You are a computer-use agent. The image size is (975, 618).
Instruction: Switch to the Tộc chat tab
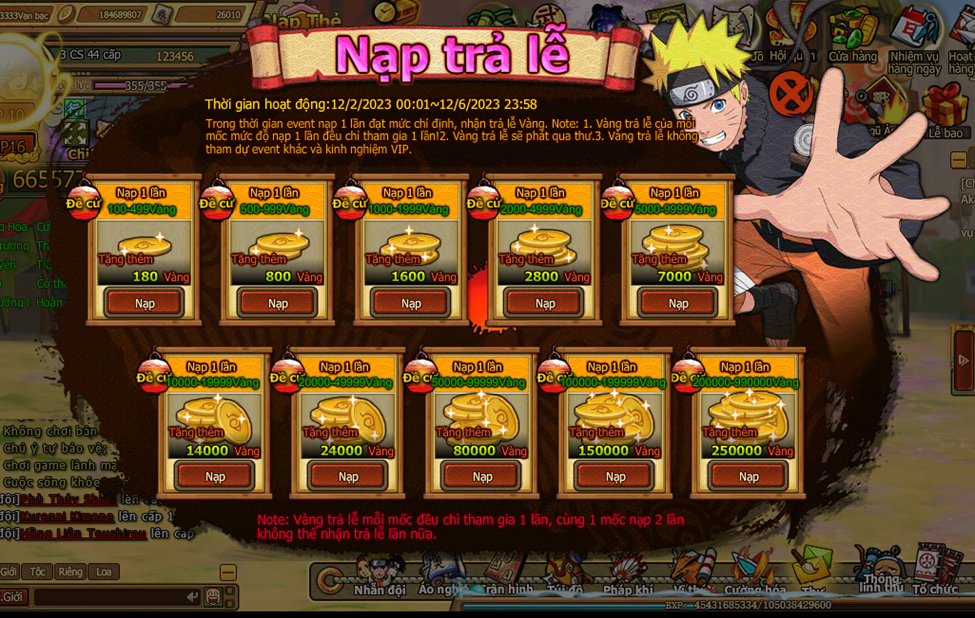tap(38, 572)
